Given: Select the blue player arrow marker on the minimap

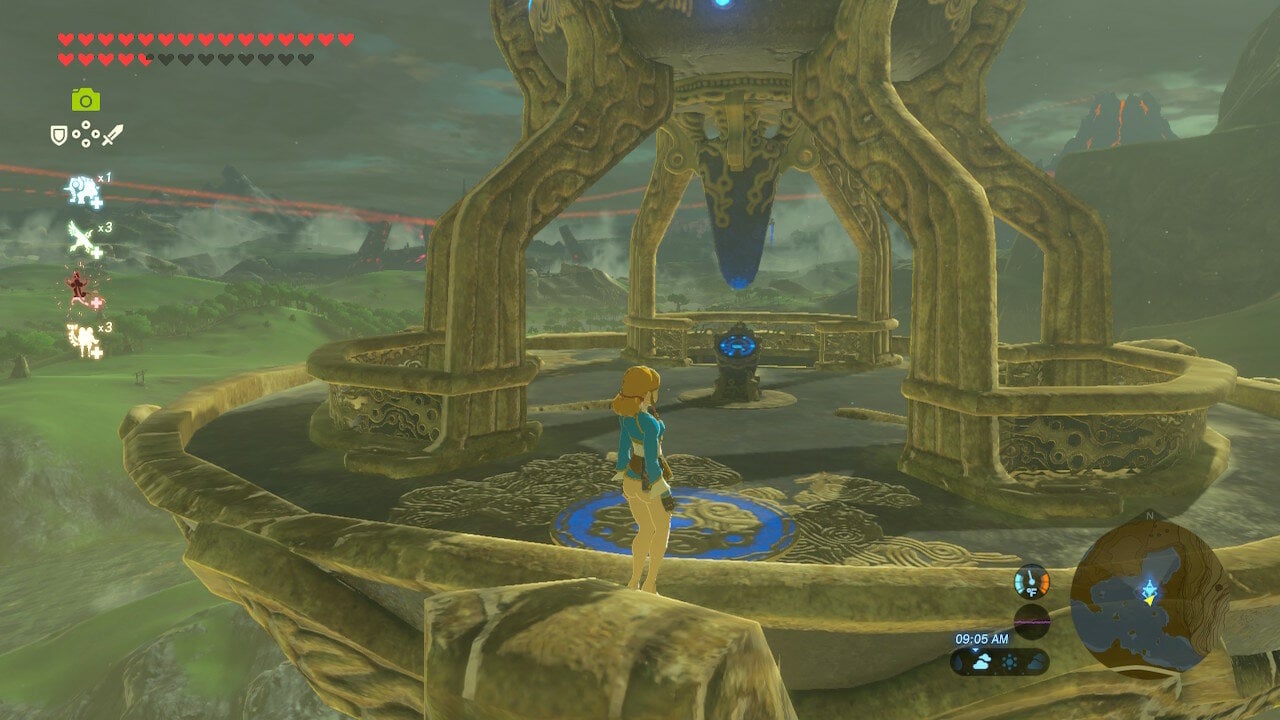Looking at the screenshot, I should click(x=1150, y=589).
